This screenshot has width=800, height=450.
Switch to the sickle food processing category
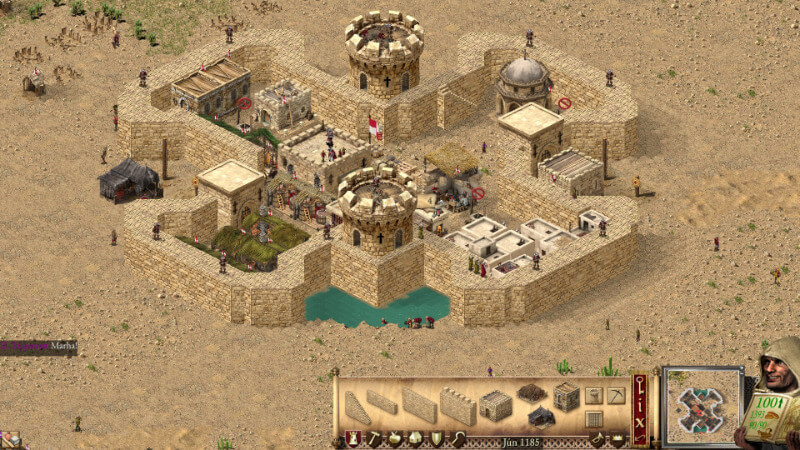pyautogui.click(x=457, y=439)
